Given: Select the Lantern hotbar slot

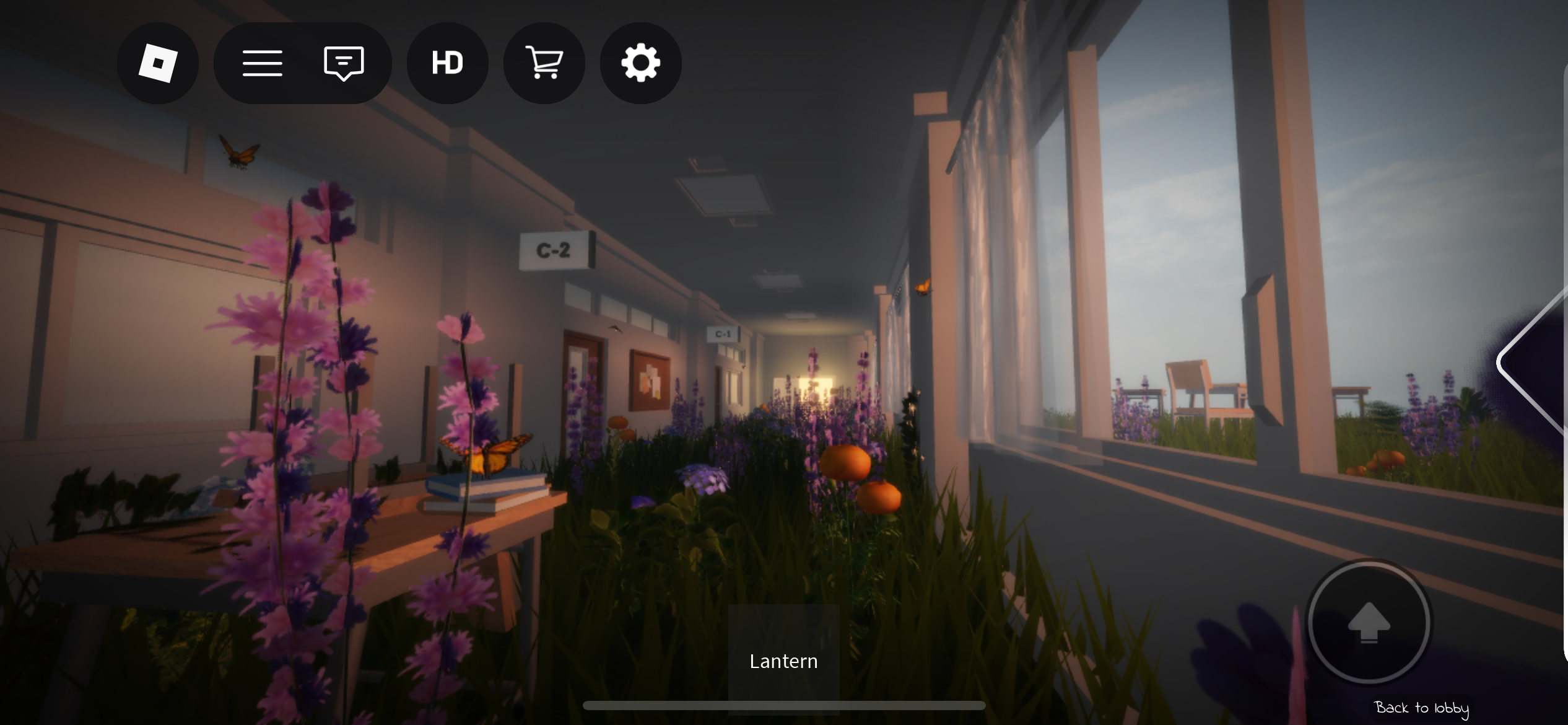Looking at the screenshot, I should pos(783,659).
